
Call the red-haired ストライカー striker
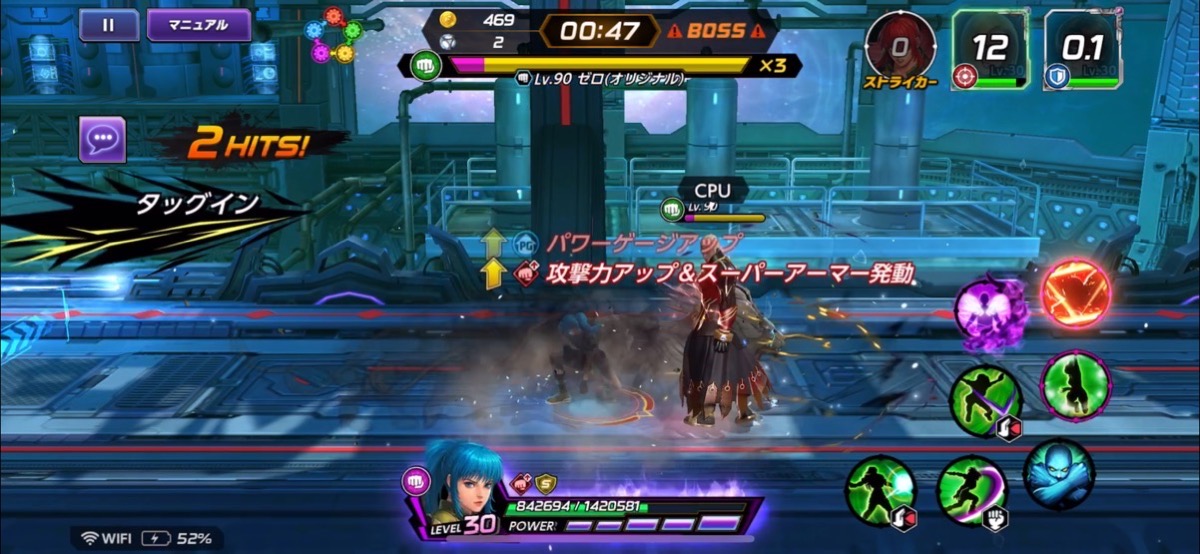tap(900, 47)
